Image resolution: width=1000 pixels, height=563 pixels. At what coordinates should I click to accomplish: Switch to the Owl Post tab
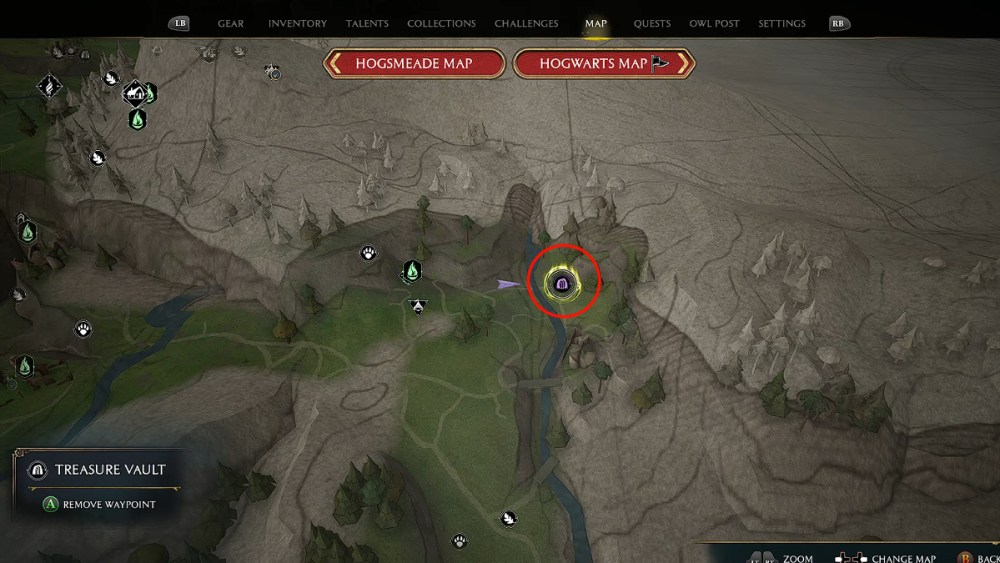coord(714,23)
